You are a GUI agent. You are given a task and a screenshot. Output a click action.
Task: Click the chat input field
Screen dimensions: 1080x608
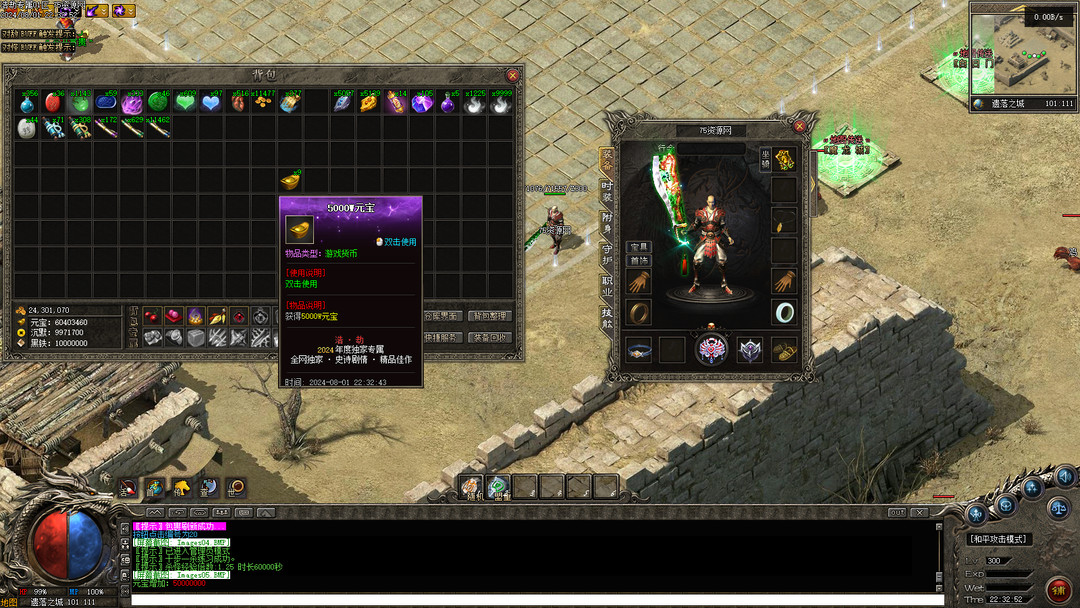point(535,601)
